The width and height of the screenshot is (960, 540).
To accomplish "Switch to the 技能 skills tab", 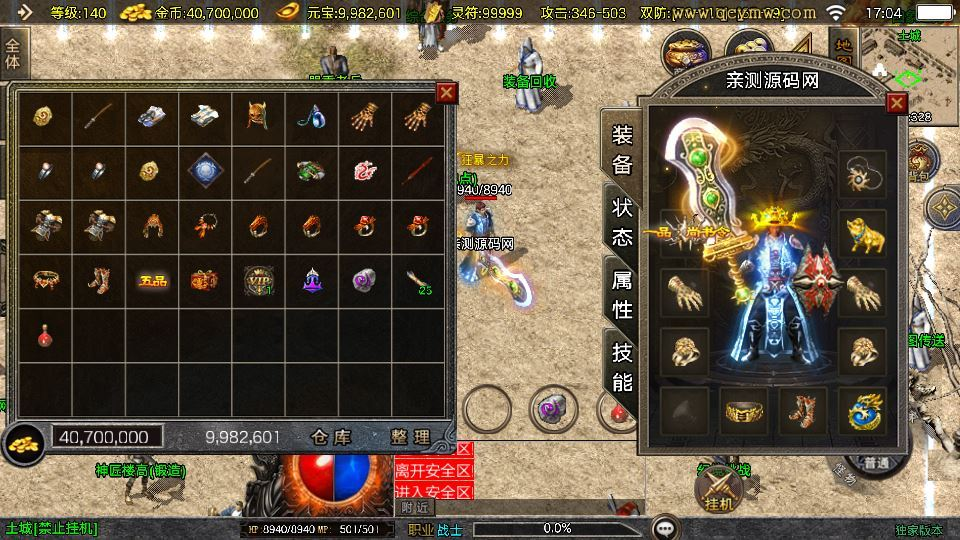I will (622, 366).
